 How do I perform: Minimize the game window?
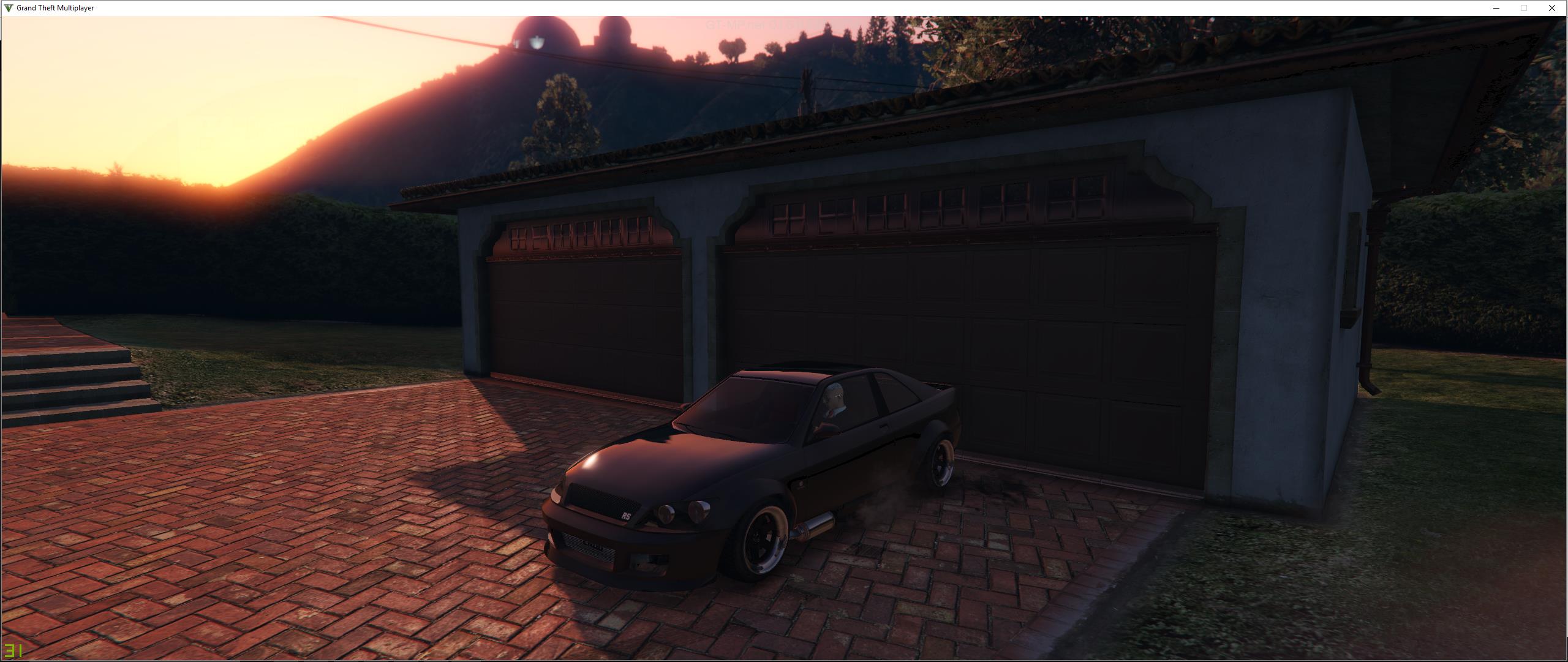coord(1496,8)
